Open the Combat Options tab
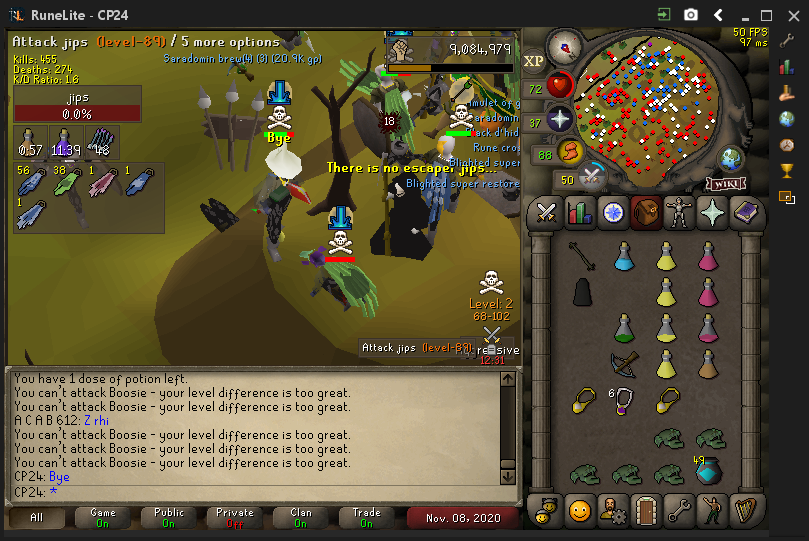The height and width of the screenshot is (541, 809). pyautogui.click(x=546, y=213)
